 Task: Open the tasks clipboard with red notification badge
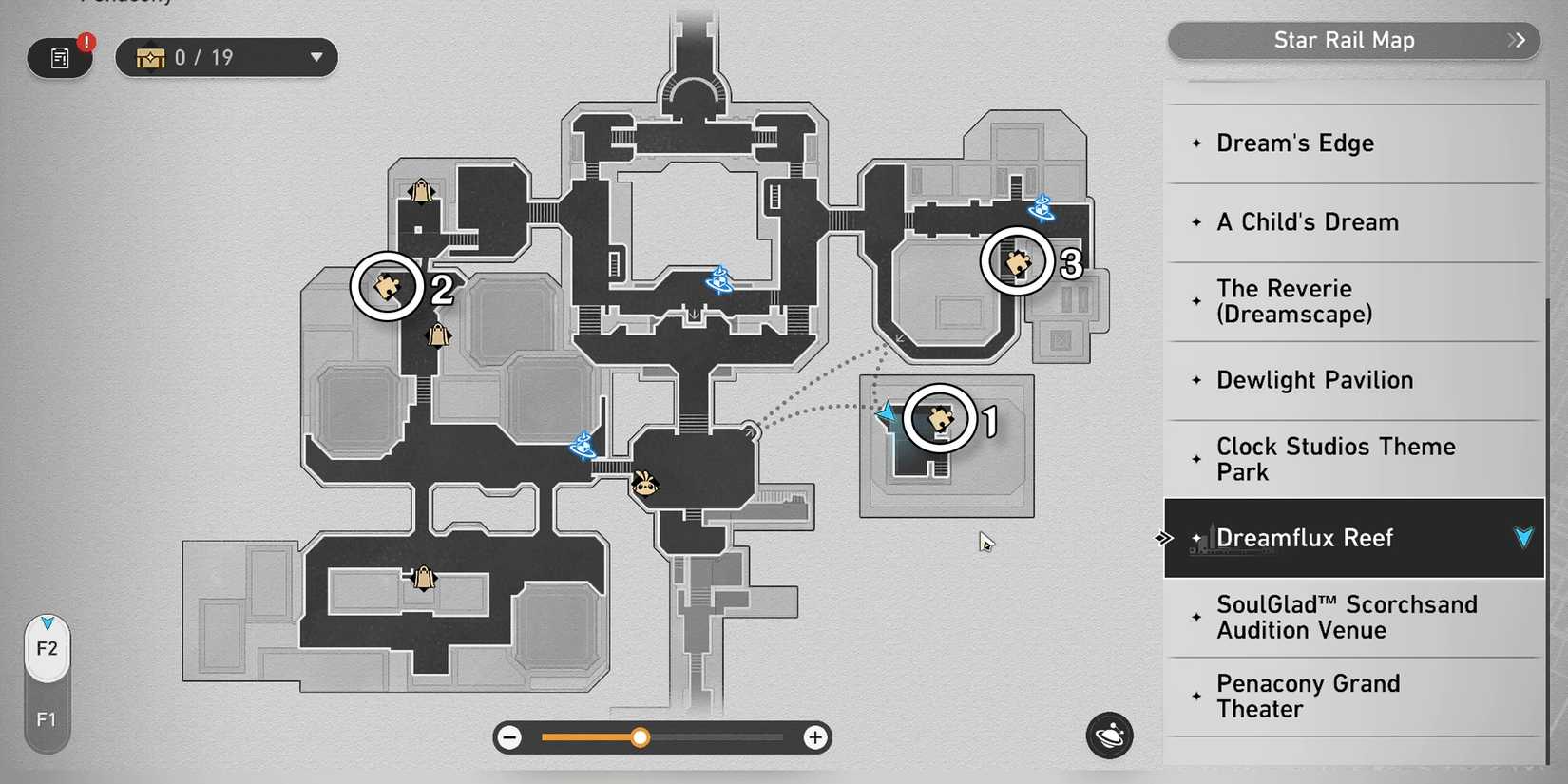pos(60,57)
